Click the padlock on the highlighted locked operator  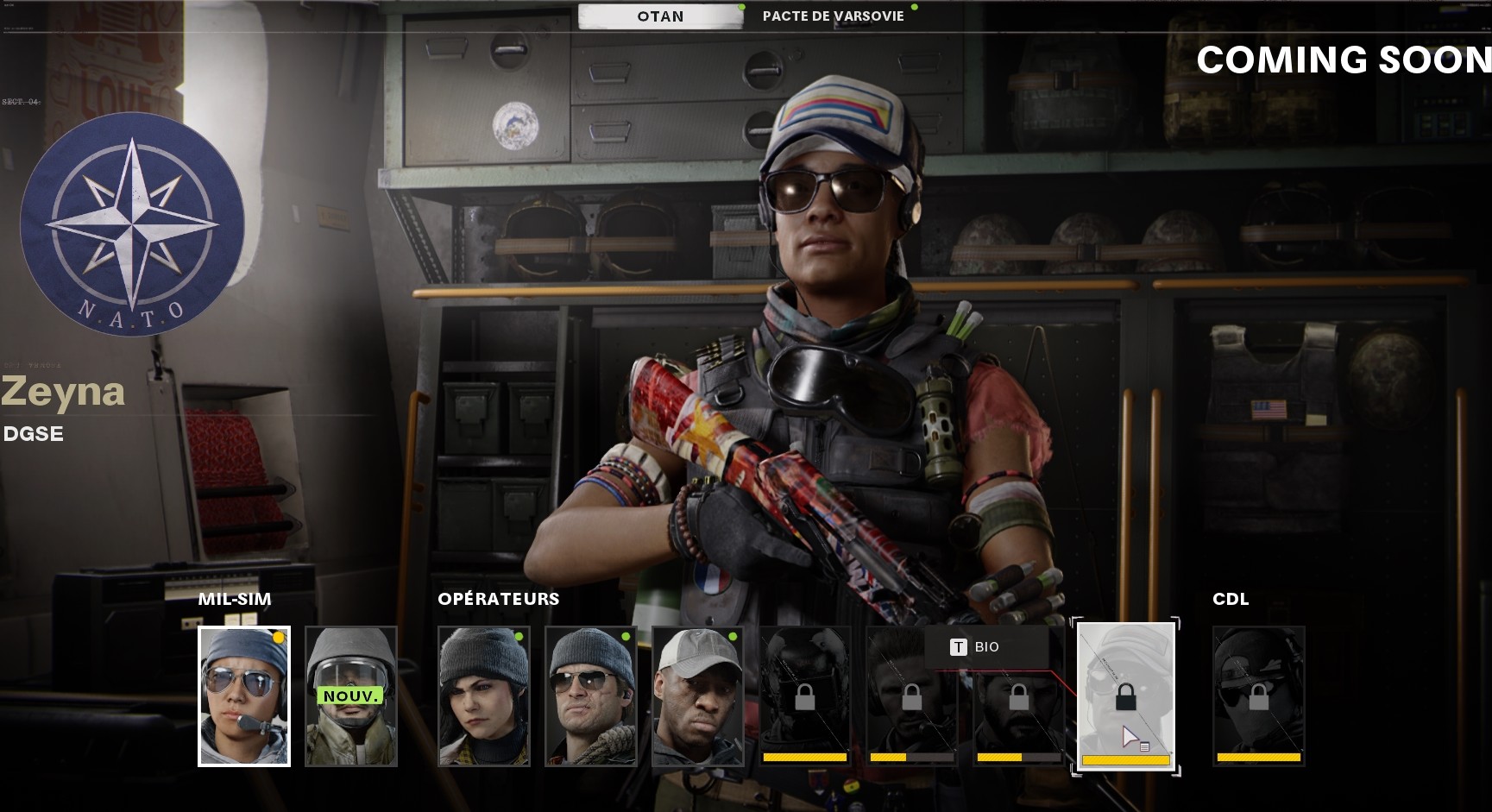(x=1124, y=697)
